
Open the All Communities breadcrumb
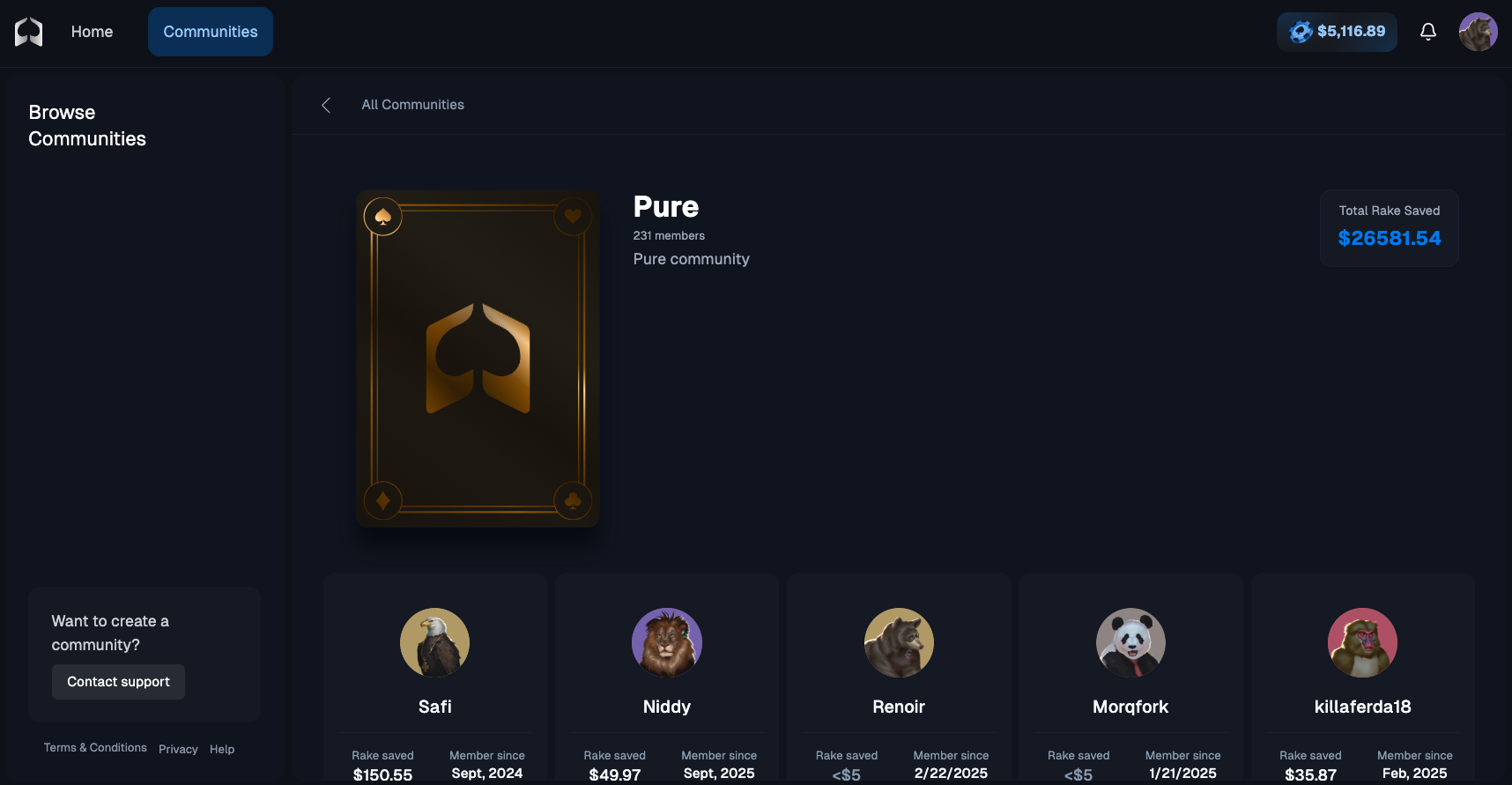click(412, 104)
